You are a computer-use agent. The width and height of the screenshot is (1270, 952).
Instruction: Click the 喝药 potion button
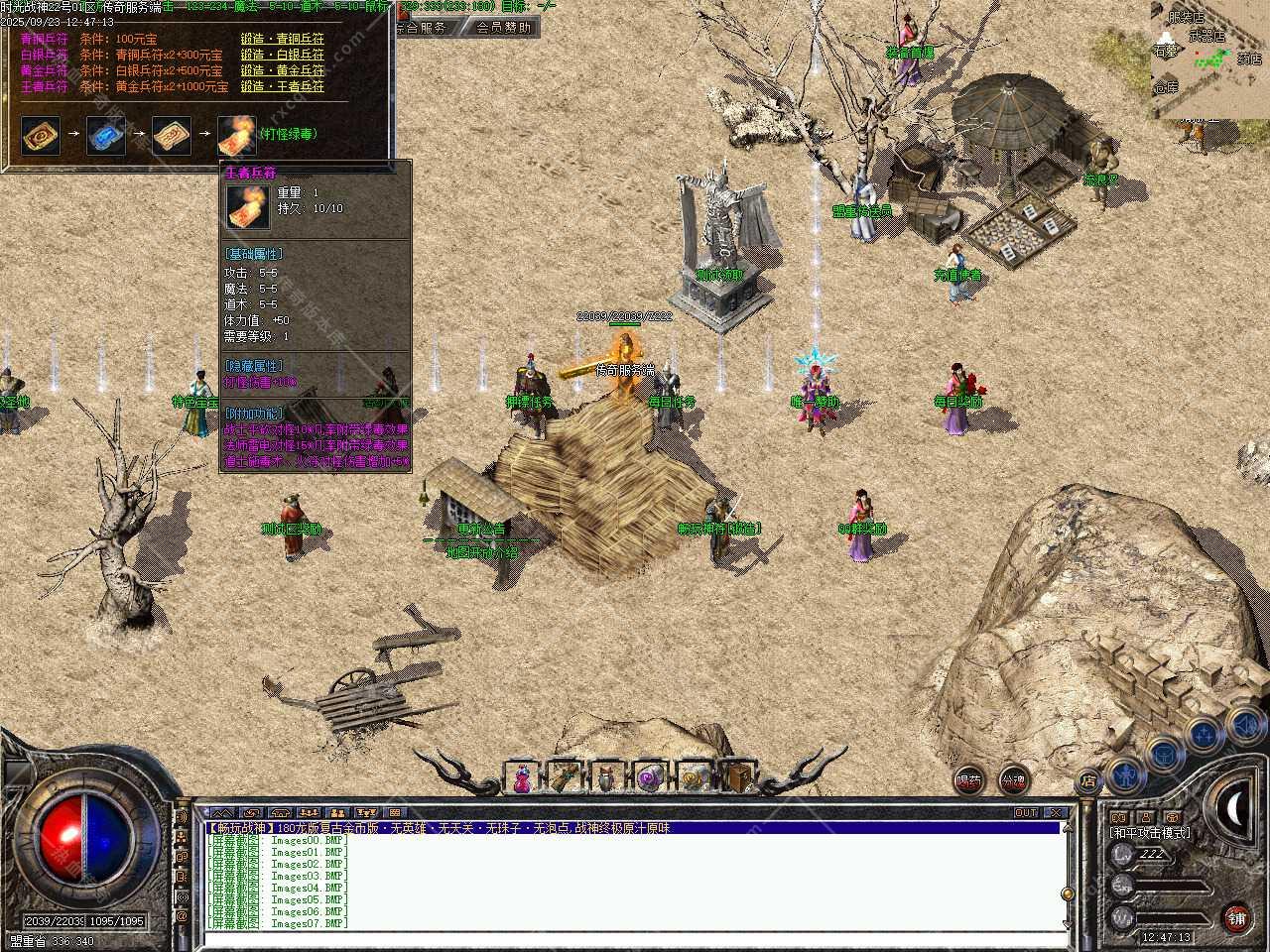coord(969,780)
